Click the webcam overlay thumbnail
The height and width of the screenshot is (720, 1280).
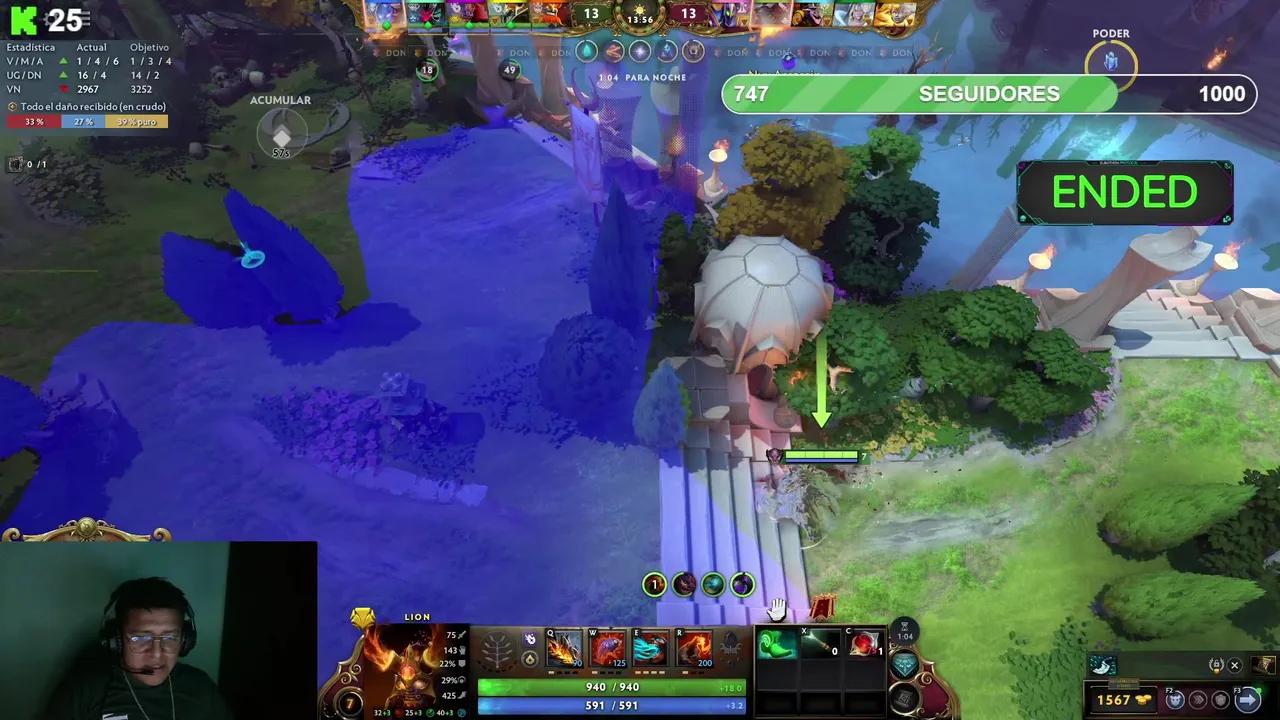point(158,628)
